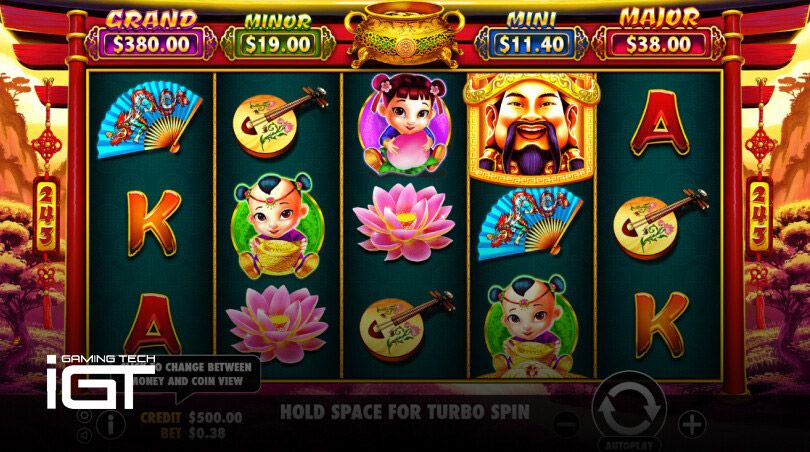Toggle the credit display between money and coins

191,417
